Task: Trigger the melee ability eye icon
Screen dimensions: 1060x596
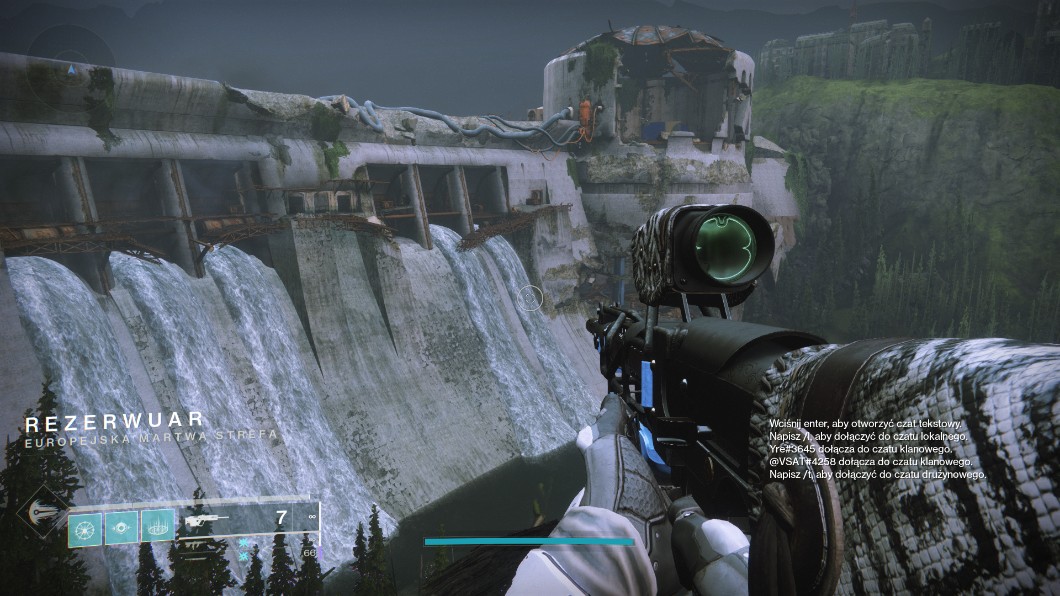Action: coord(122,525)
